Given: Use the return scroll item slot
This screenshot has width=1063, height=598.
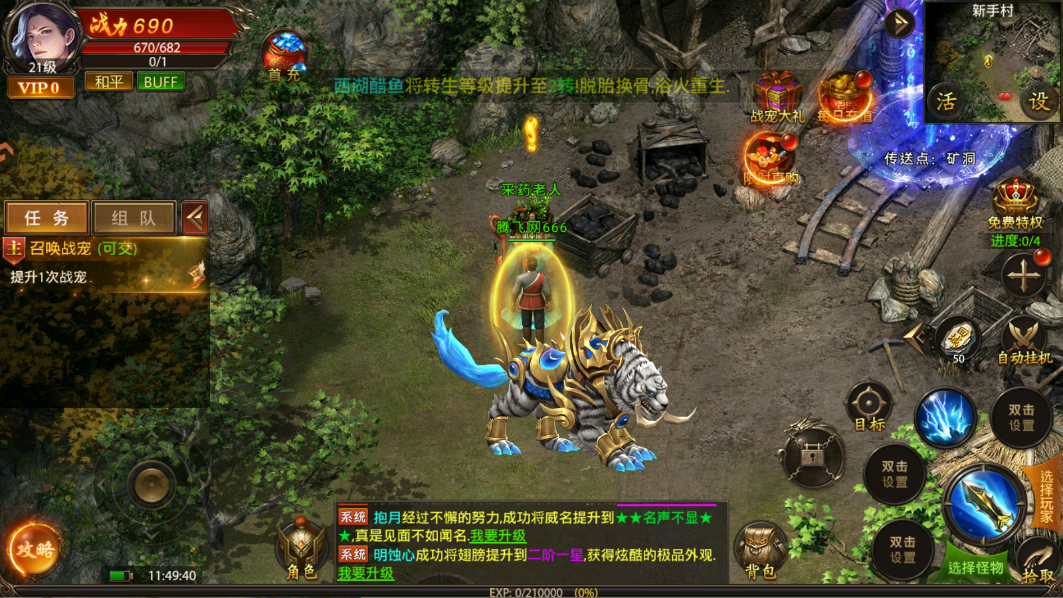Looking at the screenshot, I should [x=957, y=338].
